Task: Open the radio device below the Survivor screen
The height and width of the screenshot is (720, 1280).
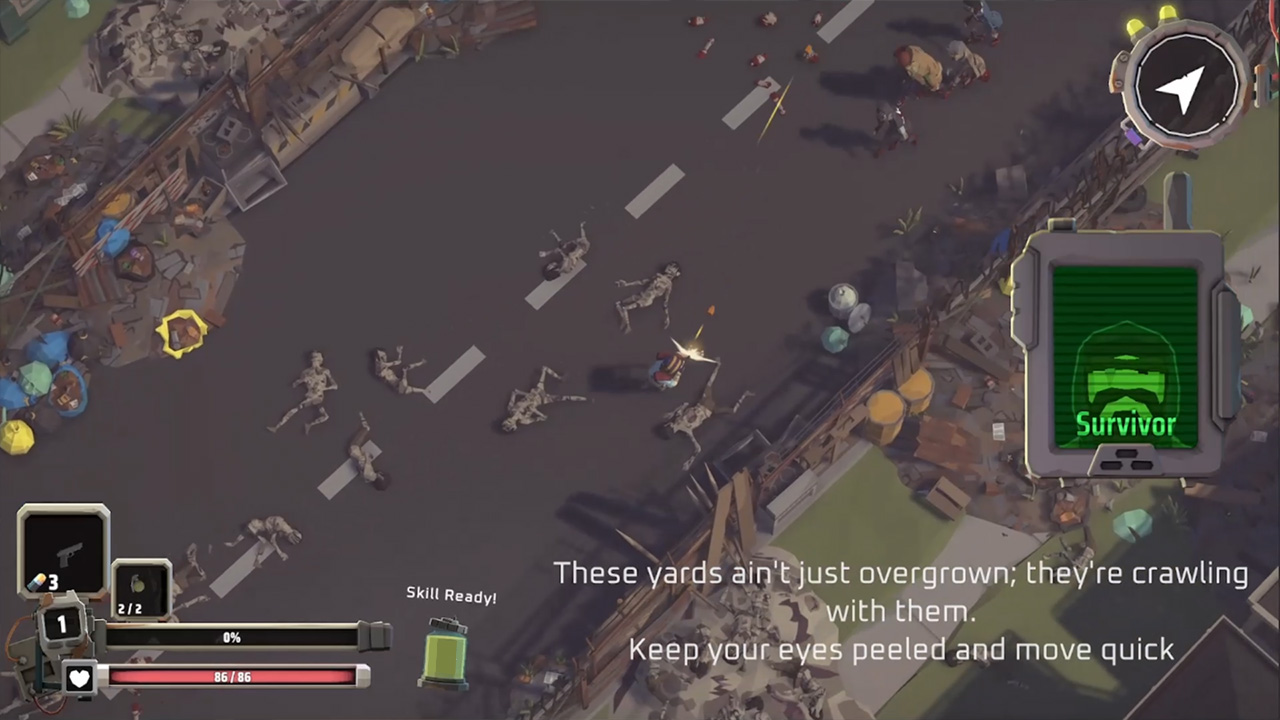Action: (1126, 462)
